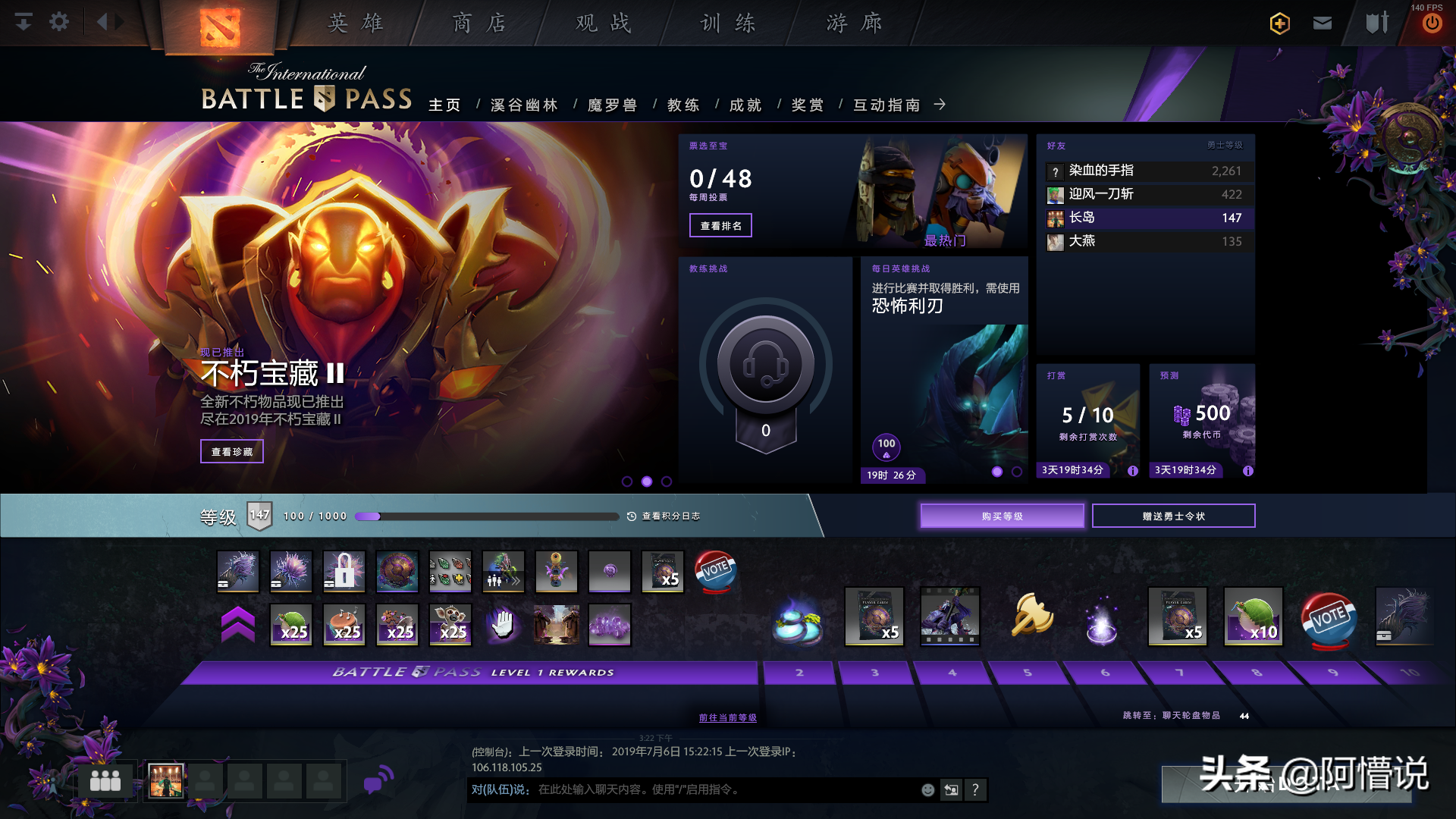1456x819 pixels.
Task: Go to the 商店 store menu
Action: click(x=479, y=24)
